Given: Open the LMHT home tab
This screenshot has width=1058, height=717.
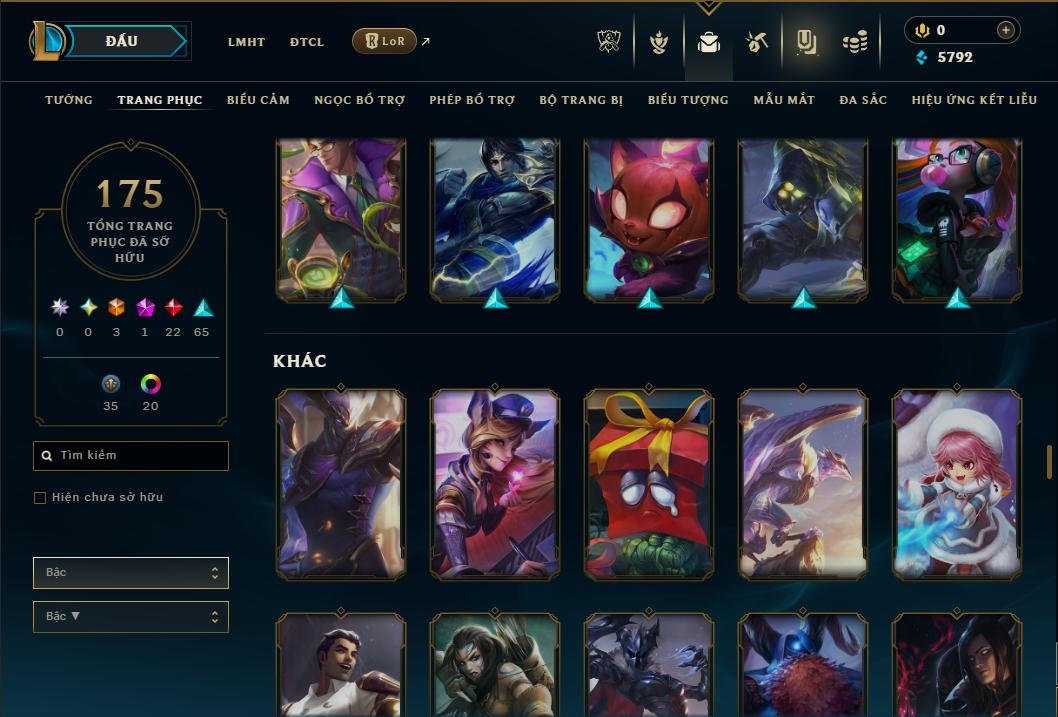Looking at the screenshot, I should (246, 42).
